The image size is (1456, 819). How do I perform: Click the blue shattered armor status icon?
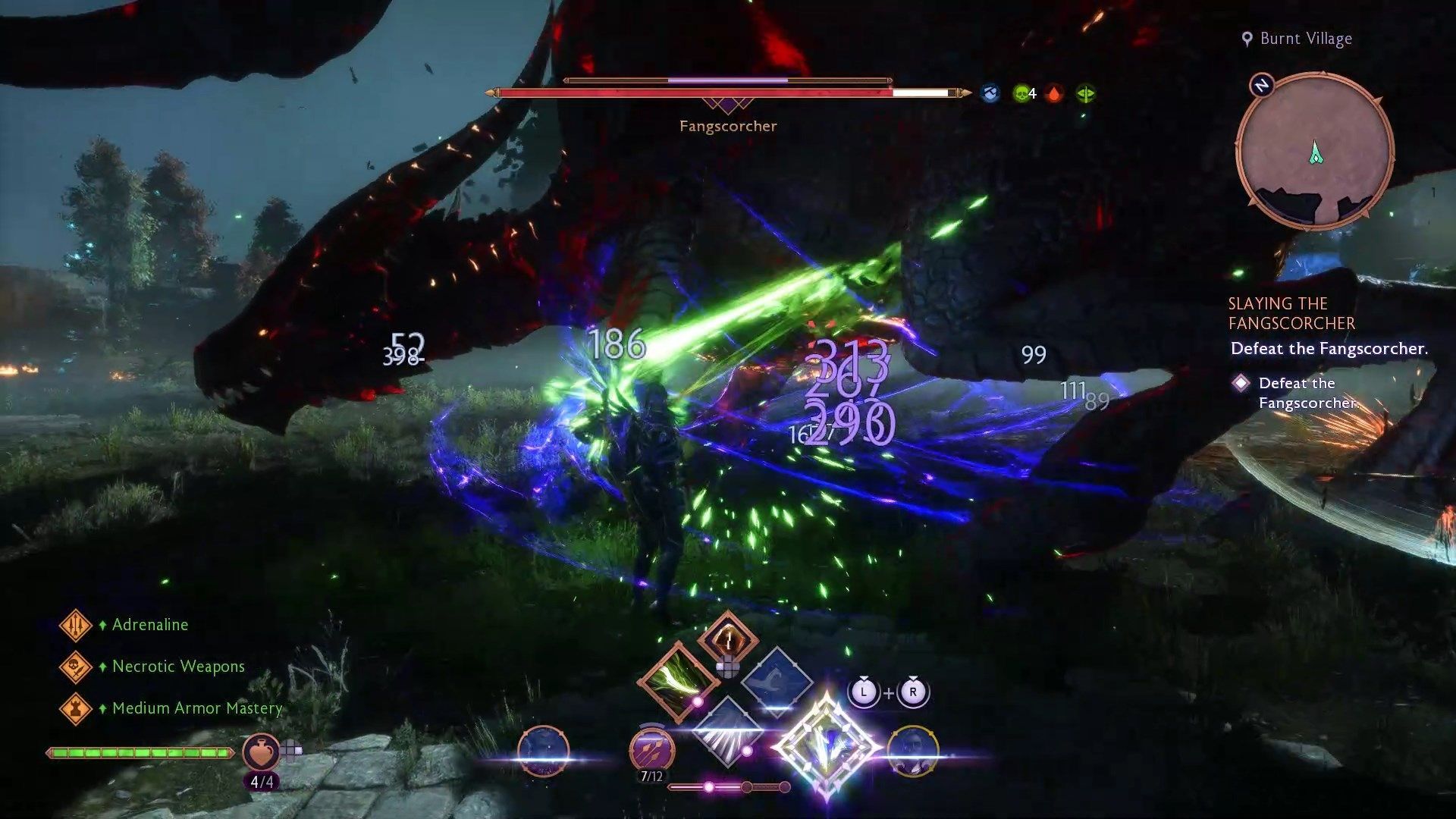990,94
